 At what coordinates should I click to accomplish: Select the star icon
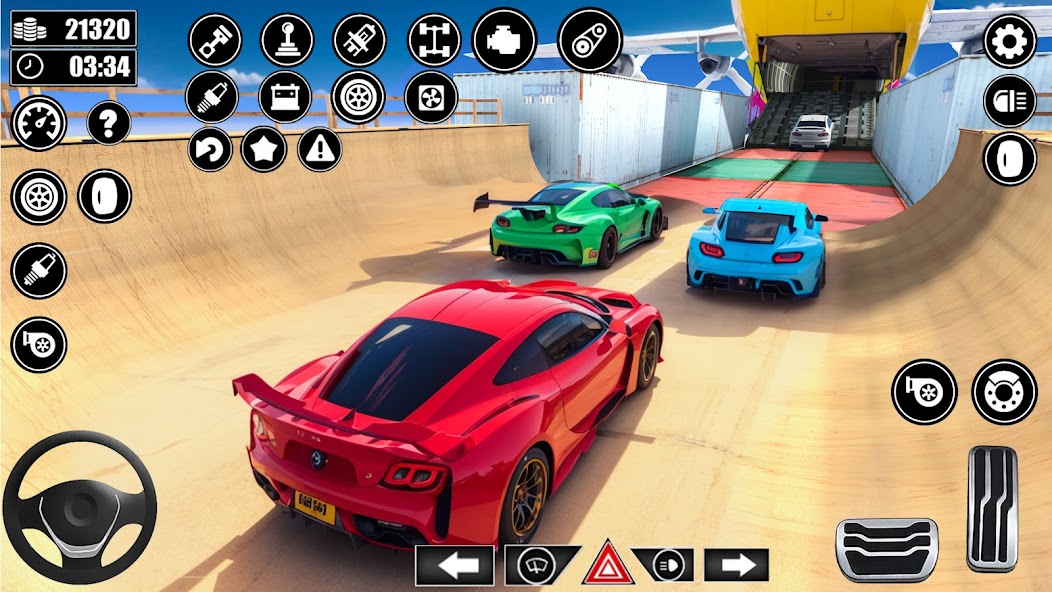pos(264,150)
